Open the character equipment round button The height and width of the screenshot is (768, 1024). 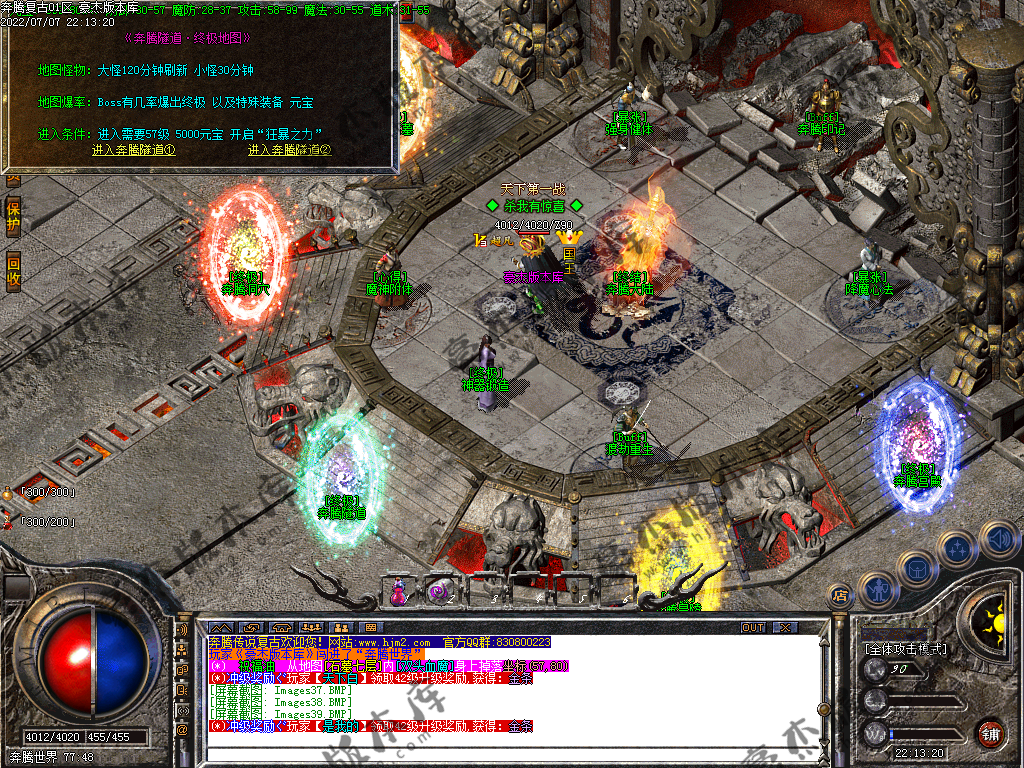(876, 591)
